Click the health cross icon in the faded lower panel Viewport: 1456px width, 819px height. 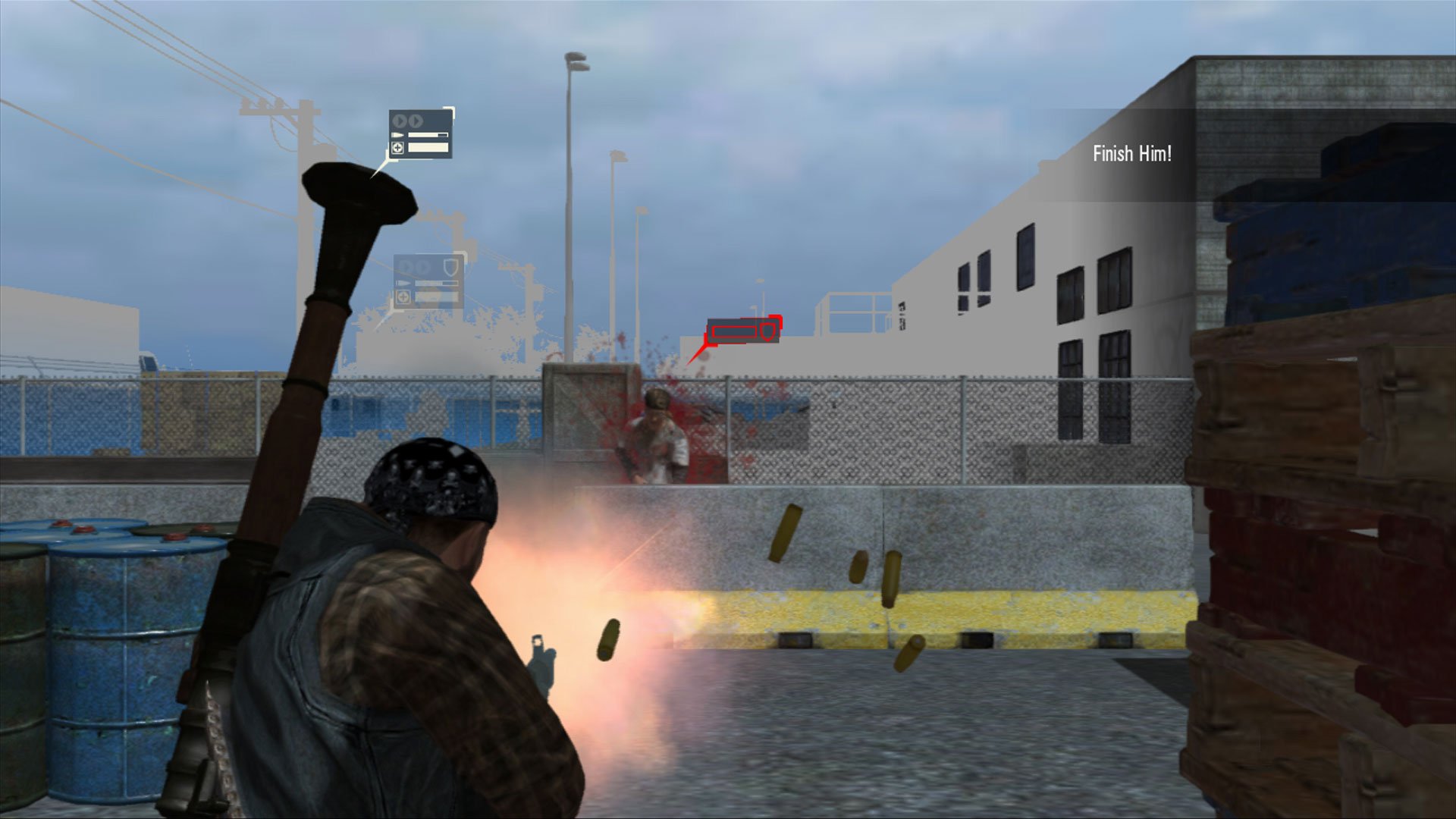pyautogui.click(x=403, y=297)
